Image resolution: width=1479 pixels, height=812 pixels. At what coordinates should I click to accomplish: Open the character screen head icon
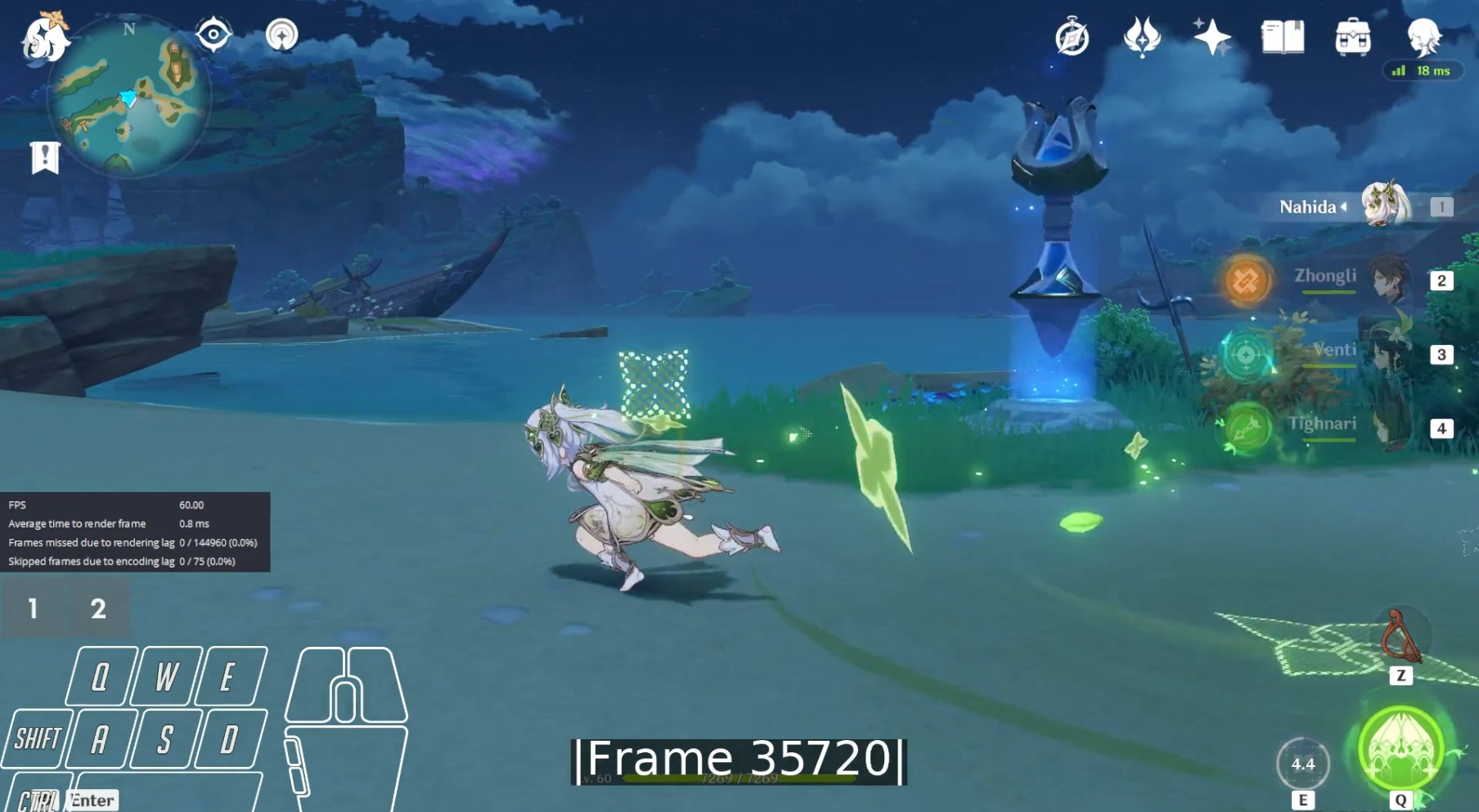pos(1423,36)
